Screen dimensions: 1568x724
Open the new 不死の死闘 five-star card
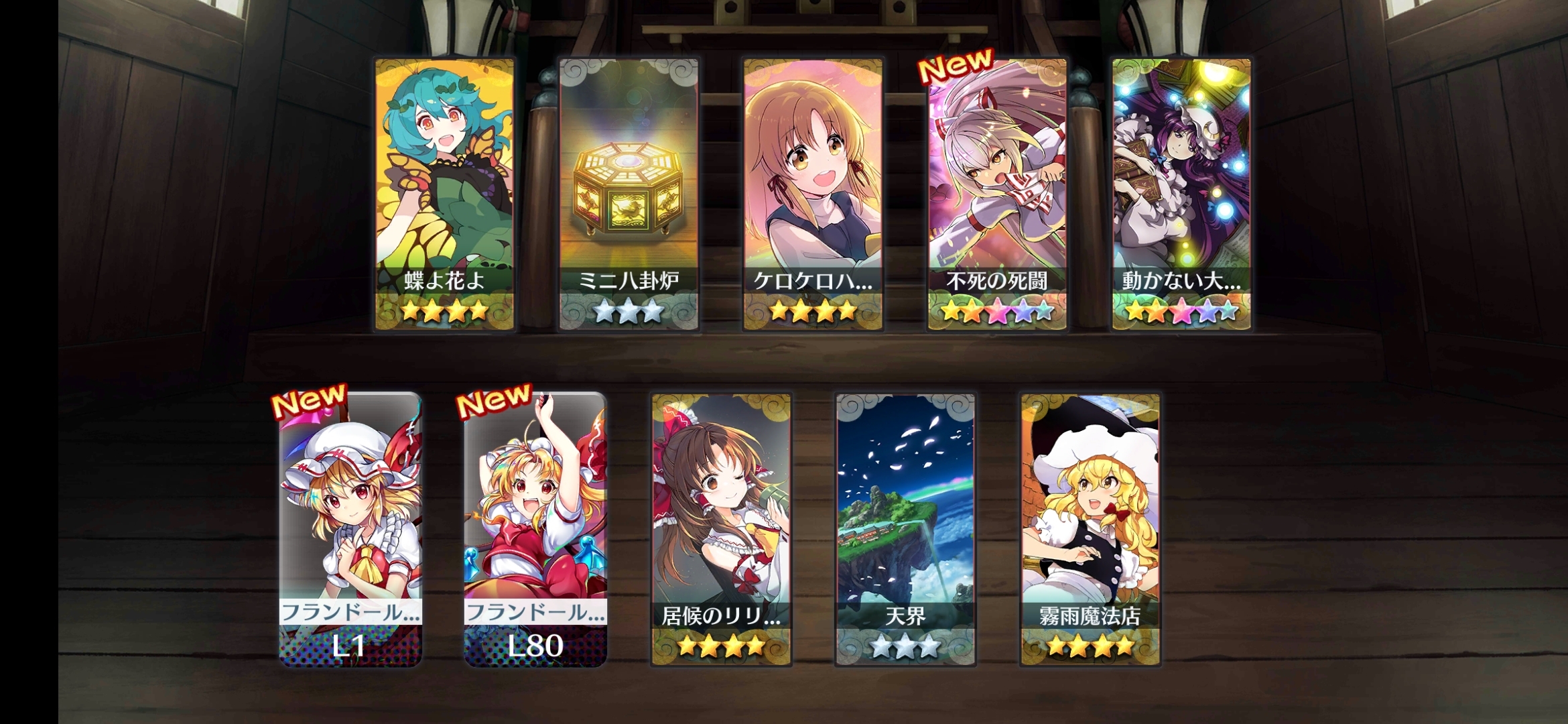997,194
